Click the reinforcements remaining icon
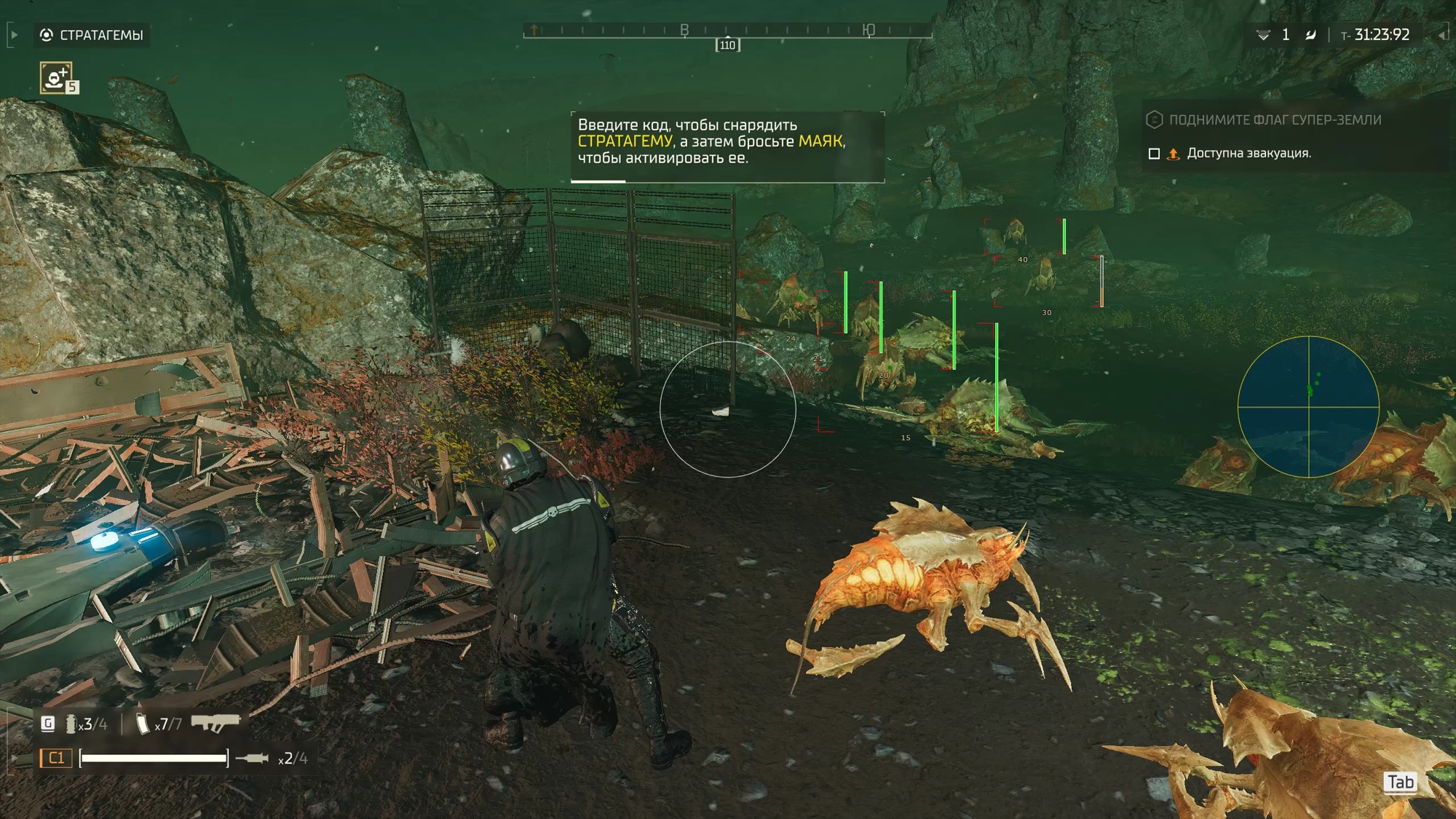This screenshot has height=819, width=1456. (x=1263, y=35)
